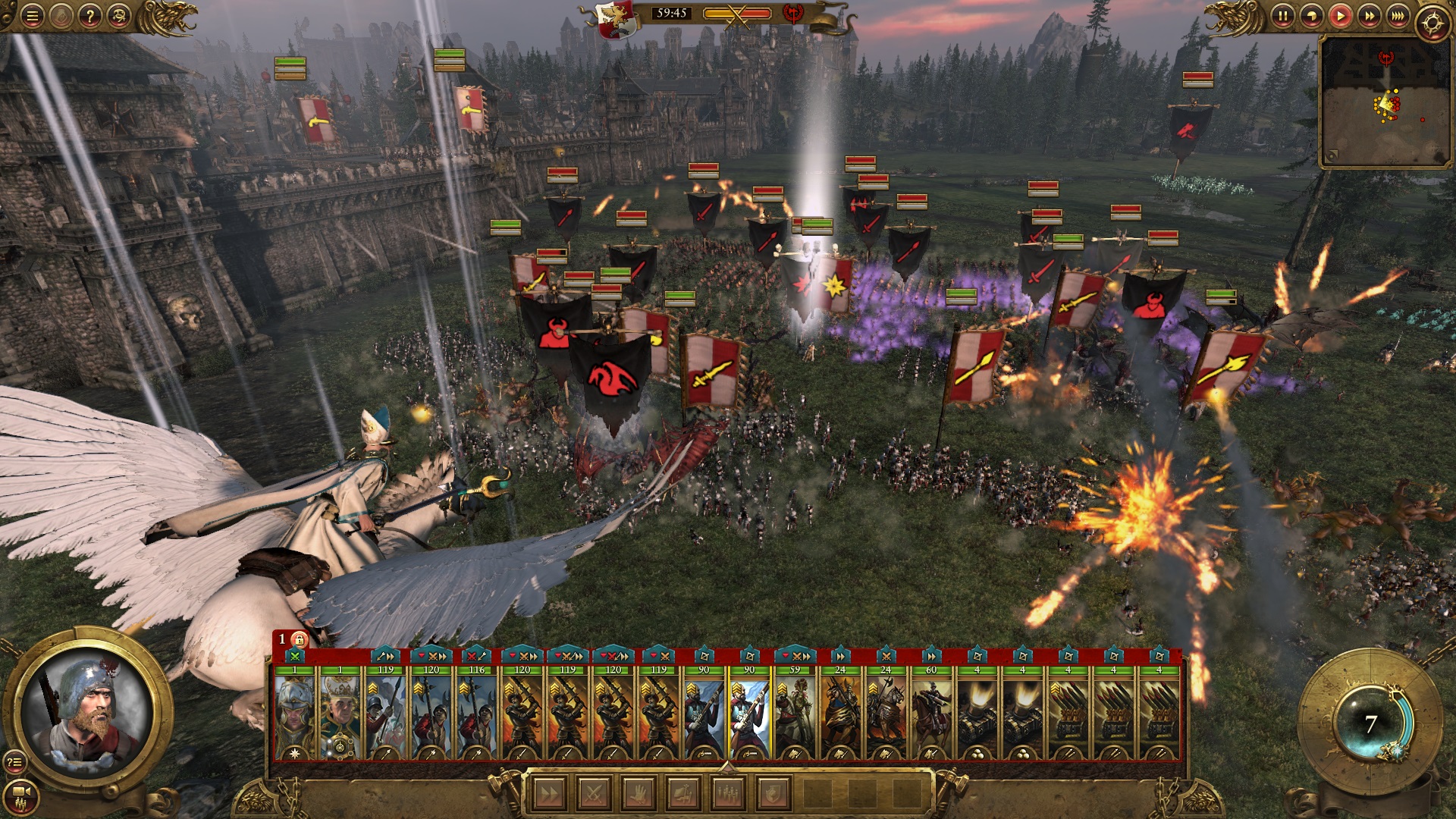The height and width of the screenshot is (819, 1456).
Task: Select the 59-strong unit card
Action: click(x=795, y=713)
